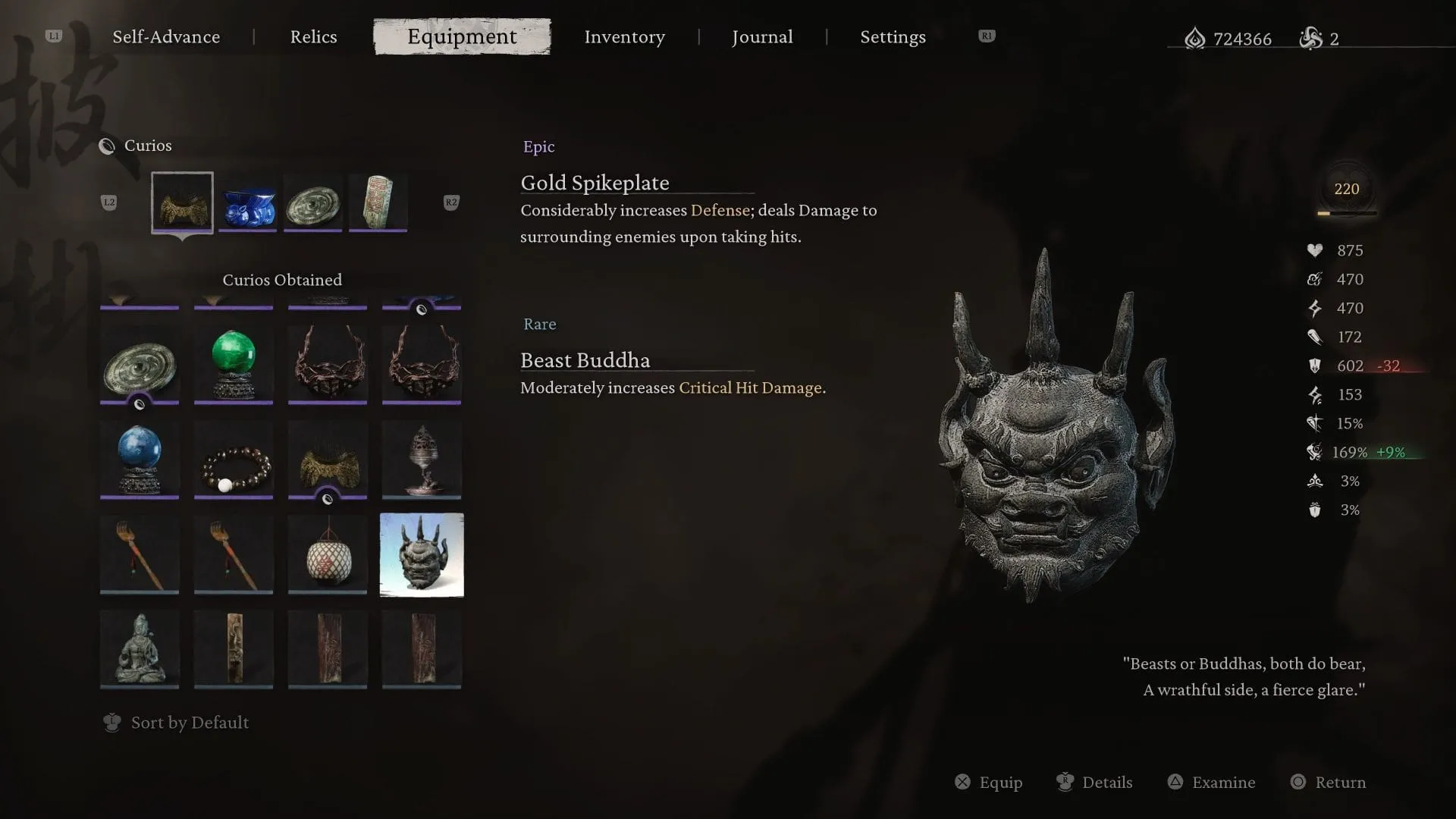Click the heart health stat icon showing 875
This screenshot has width=1456, height=819.
click(1316, 250)
